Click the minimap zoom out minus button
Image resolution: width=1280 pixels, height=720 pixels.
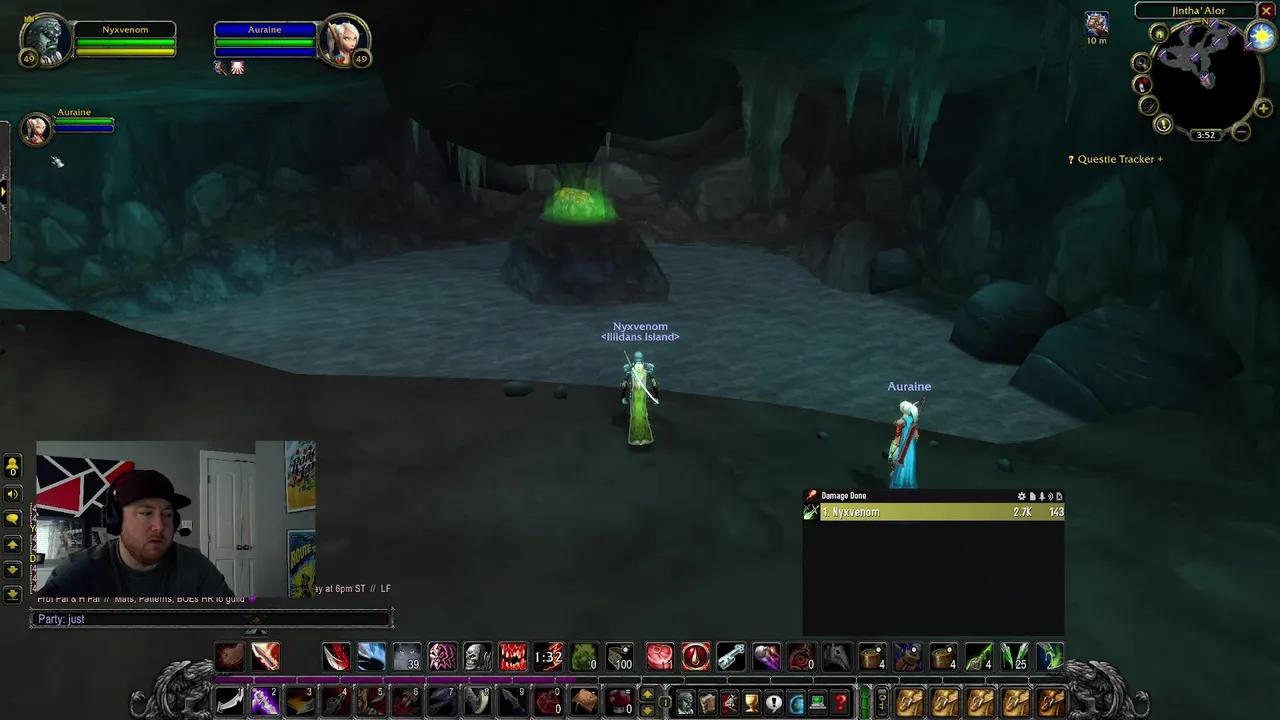[x=1241, y=132]
